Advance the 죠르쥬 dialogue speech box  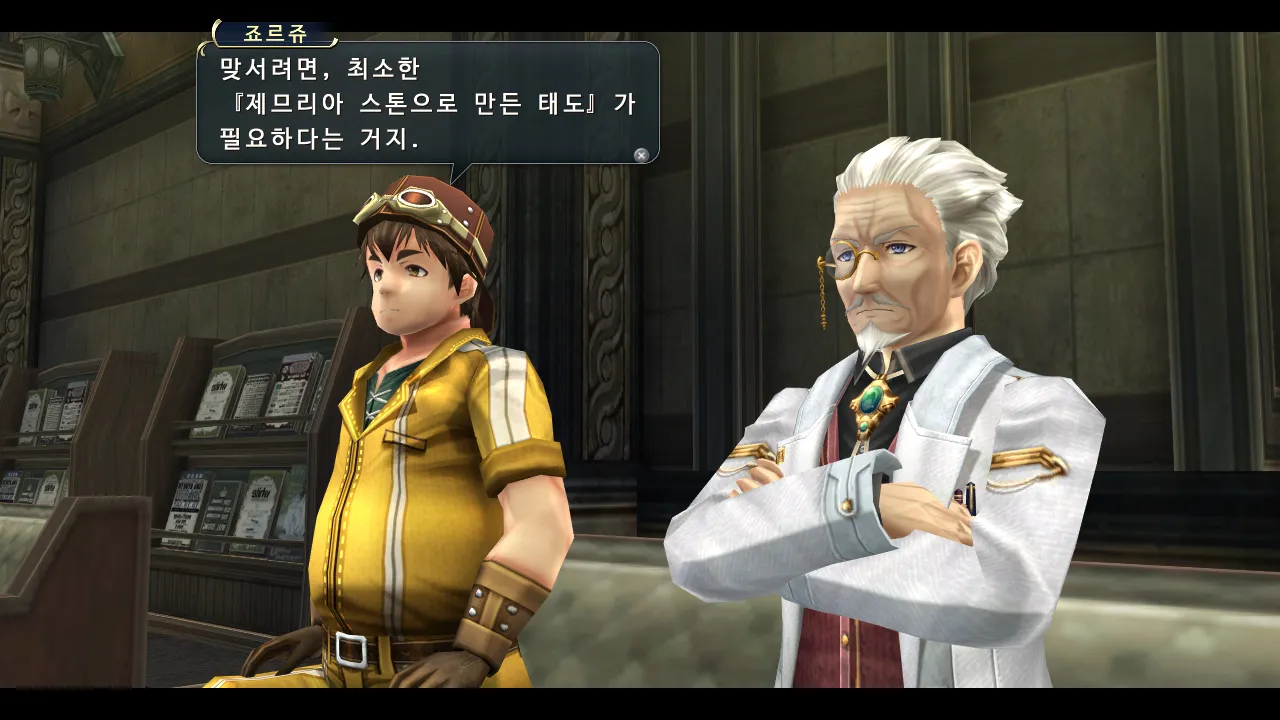[x=641, y=155]
